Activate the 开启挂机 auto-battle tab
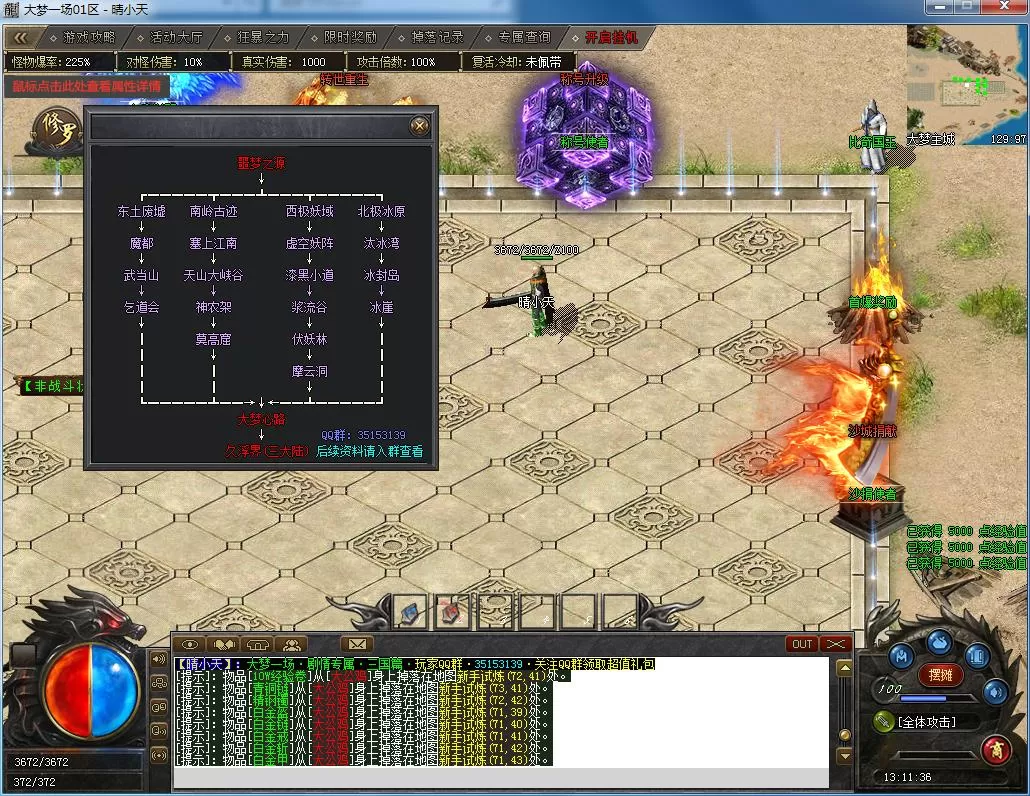Image resolution: width=1030 pixels, height=796 pixels. 612,37
